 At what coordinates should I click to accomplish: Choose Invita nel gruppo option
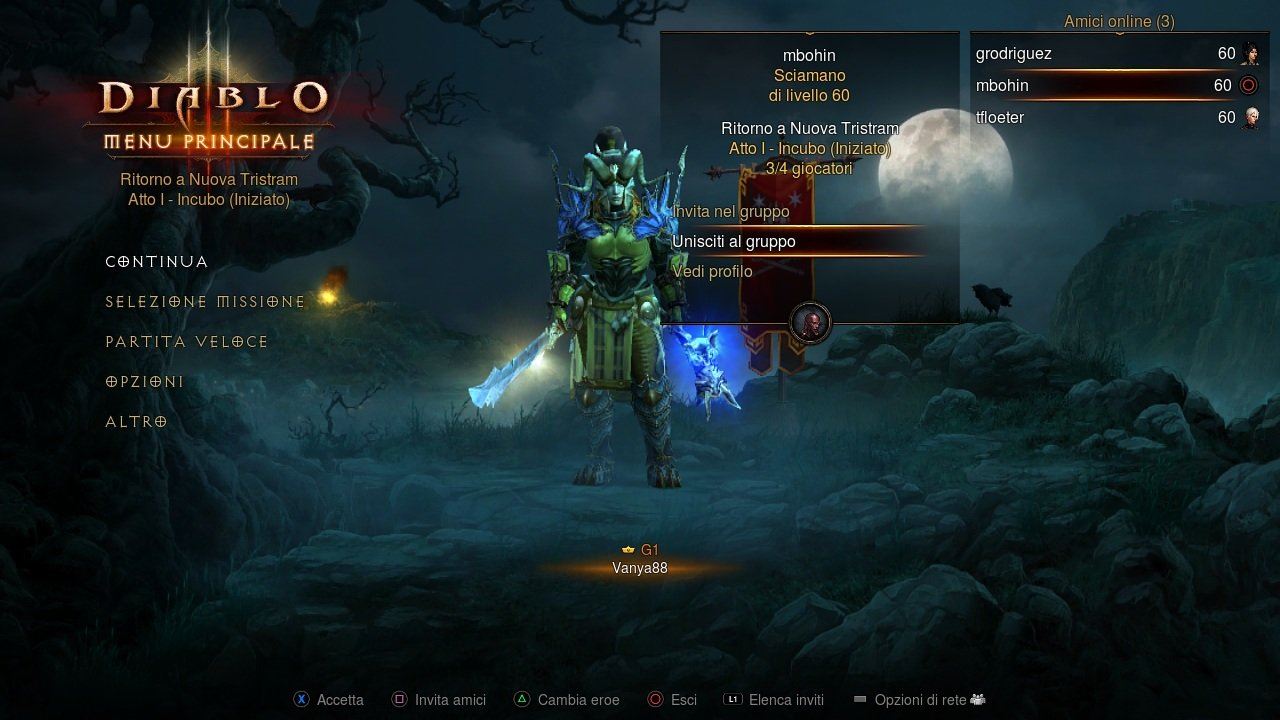(x=731, y=212)
